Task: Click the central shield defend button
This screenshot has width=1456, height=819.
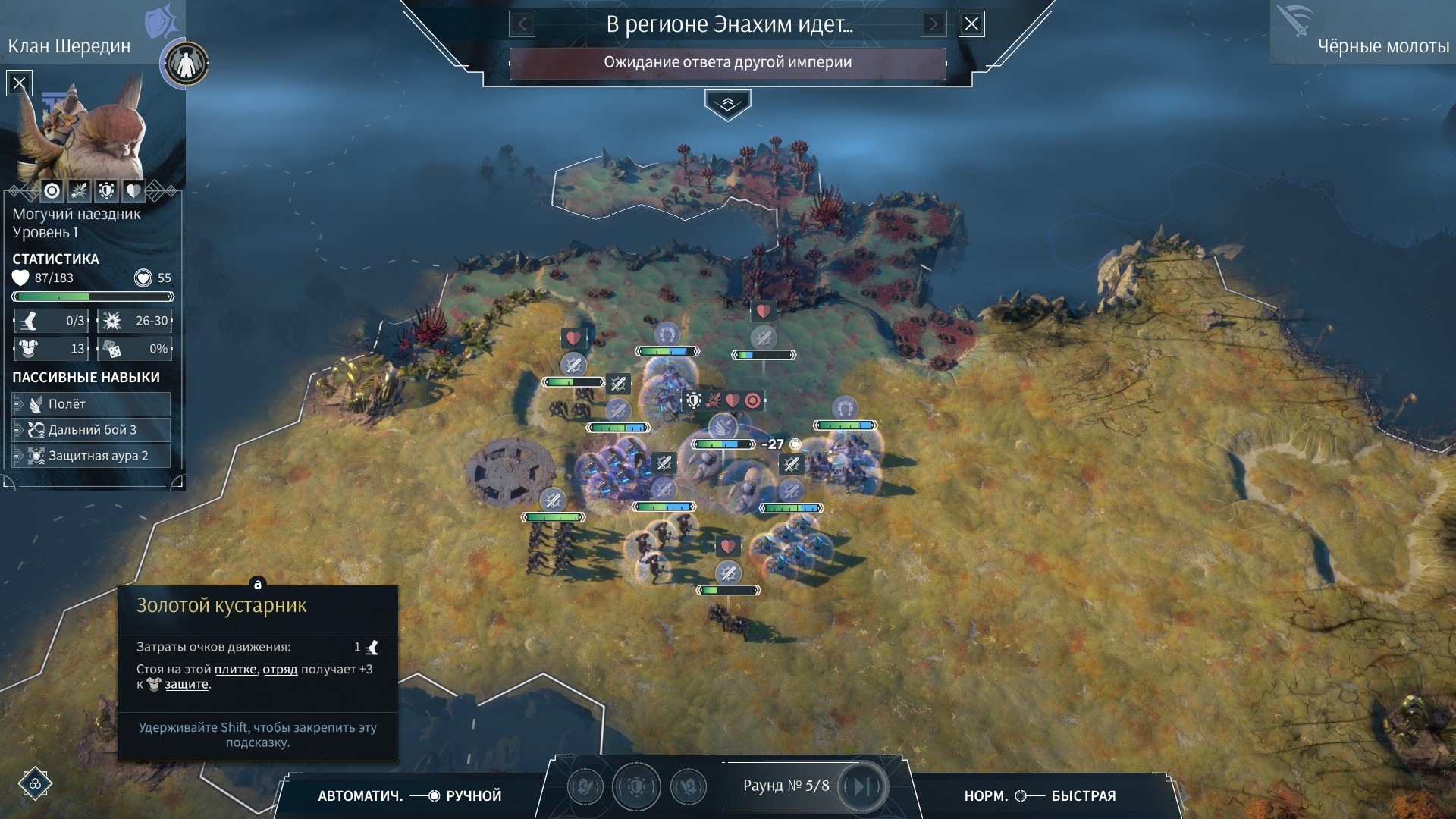Action: coord(636,787)
